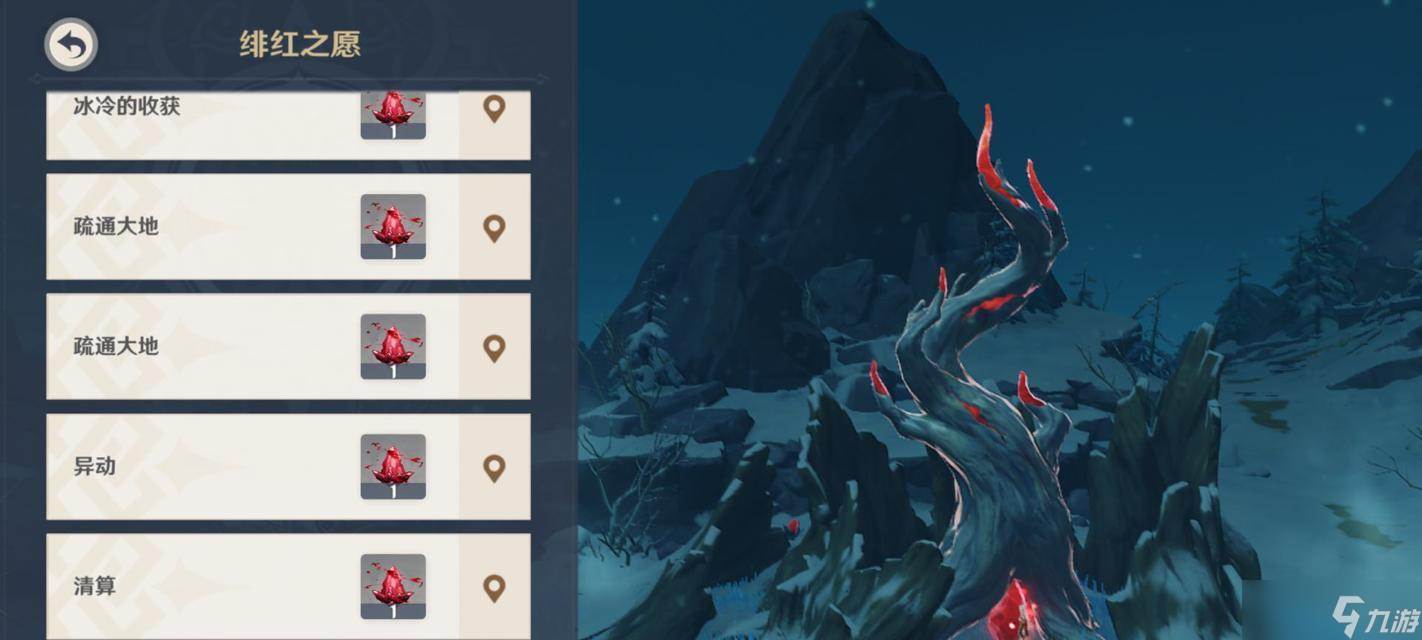This screenshot has height=640, width=1422.
Task: Open the 异动 quest entry
Action: click(200, 467)
